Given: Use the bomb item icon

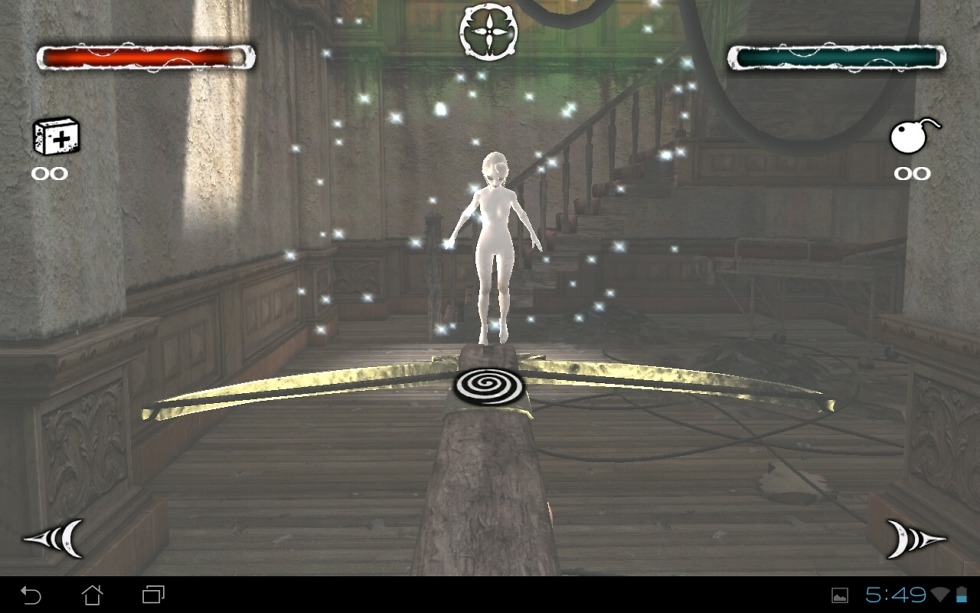Looking at the screenshot, I should (913, 137).
